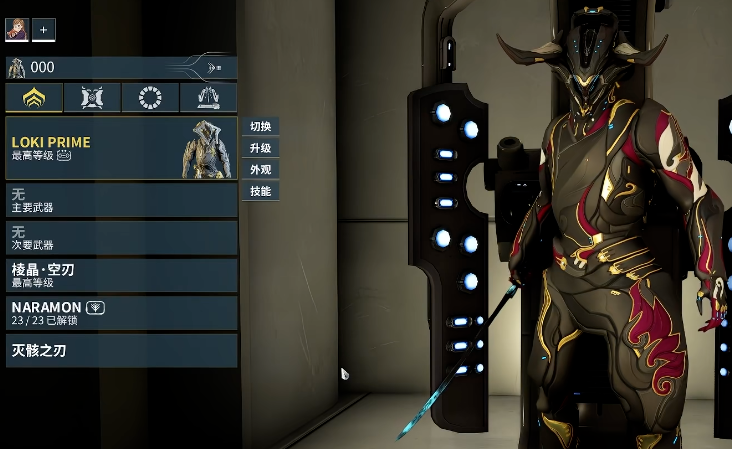The width and height of the screenshot is (732, 449).
Task: Click the 切换 (switch) button
Action: pos(260,127)
